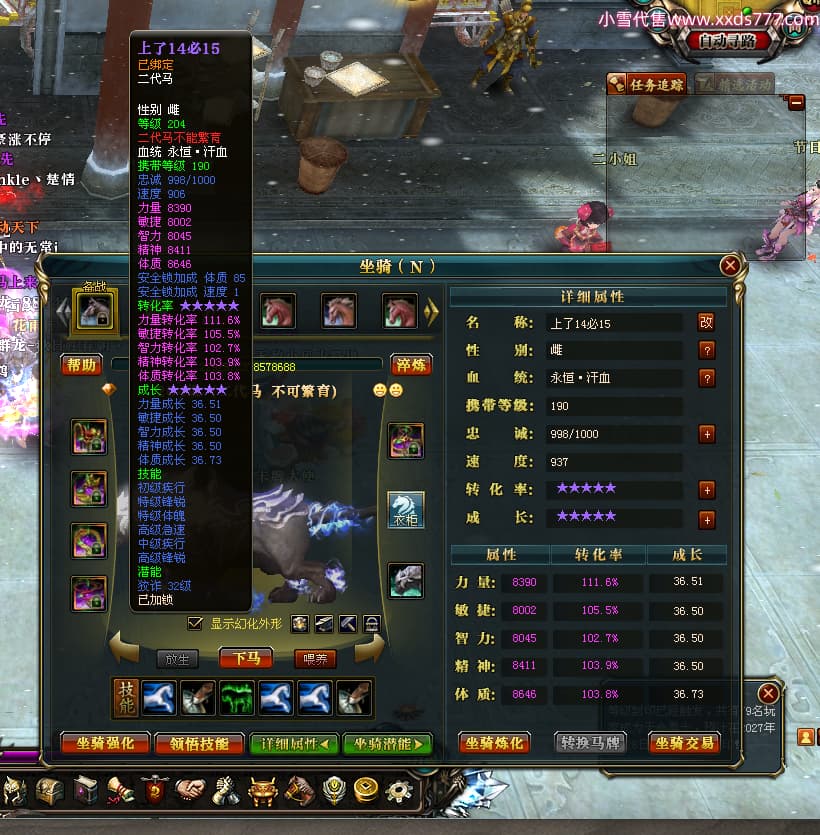
Task: Open 坐骑交易 mount trading
Action: 685,743
